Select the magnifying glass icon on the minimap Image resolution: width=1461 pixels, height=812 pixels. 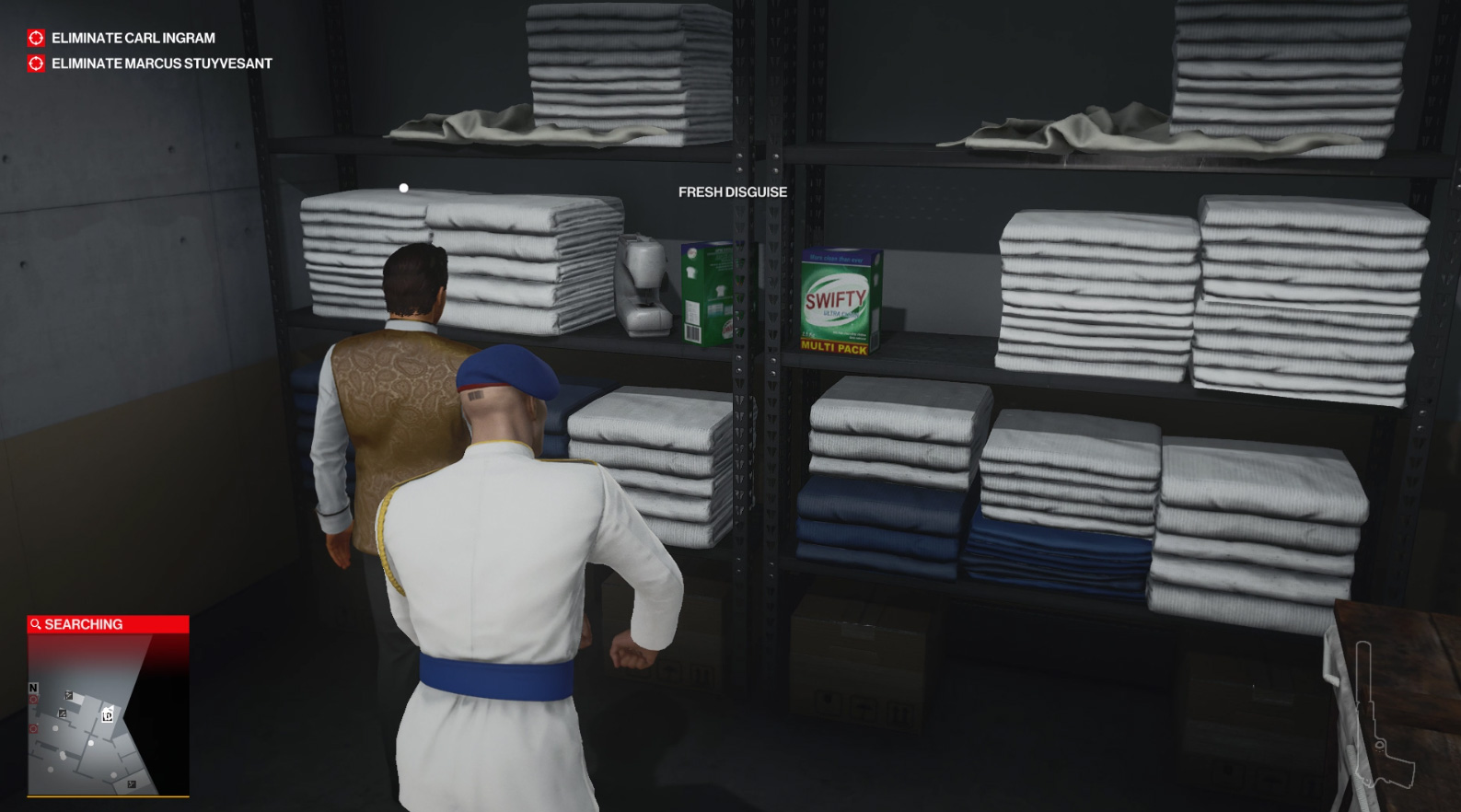pyautogui.click(x=37, y=623)
